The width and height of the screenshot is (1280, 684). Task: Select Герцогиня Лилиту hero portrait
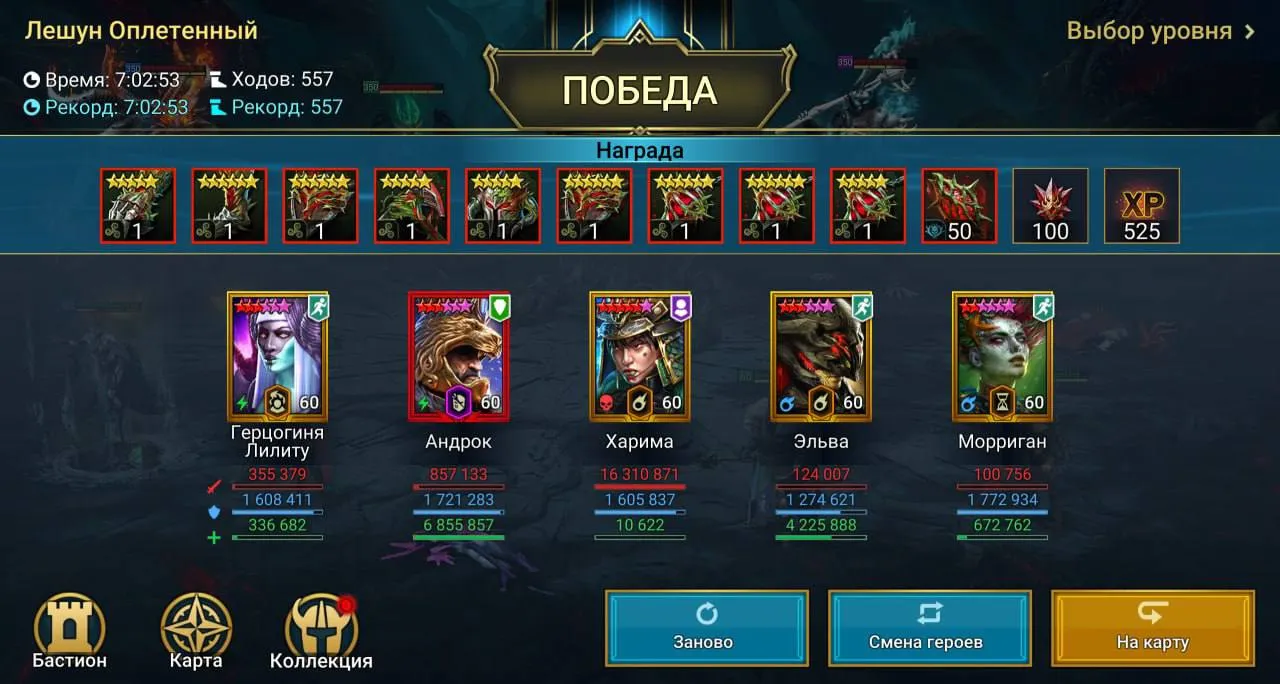tap(277, 356)
